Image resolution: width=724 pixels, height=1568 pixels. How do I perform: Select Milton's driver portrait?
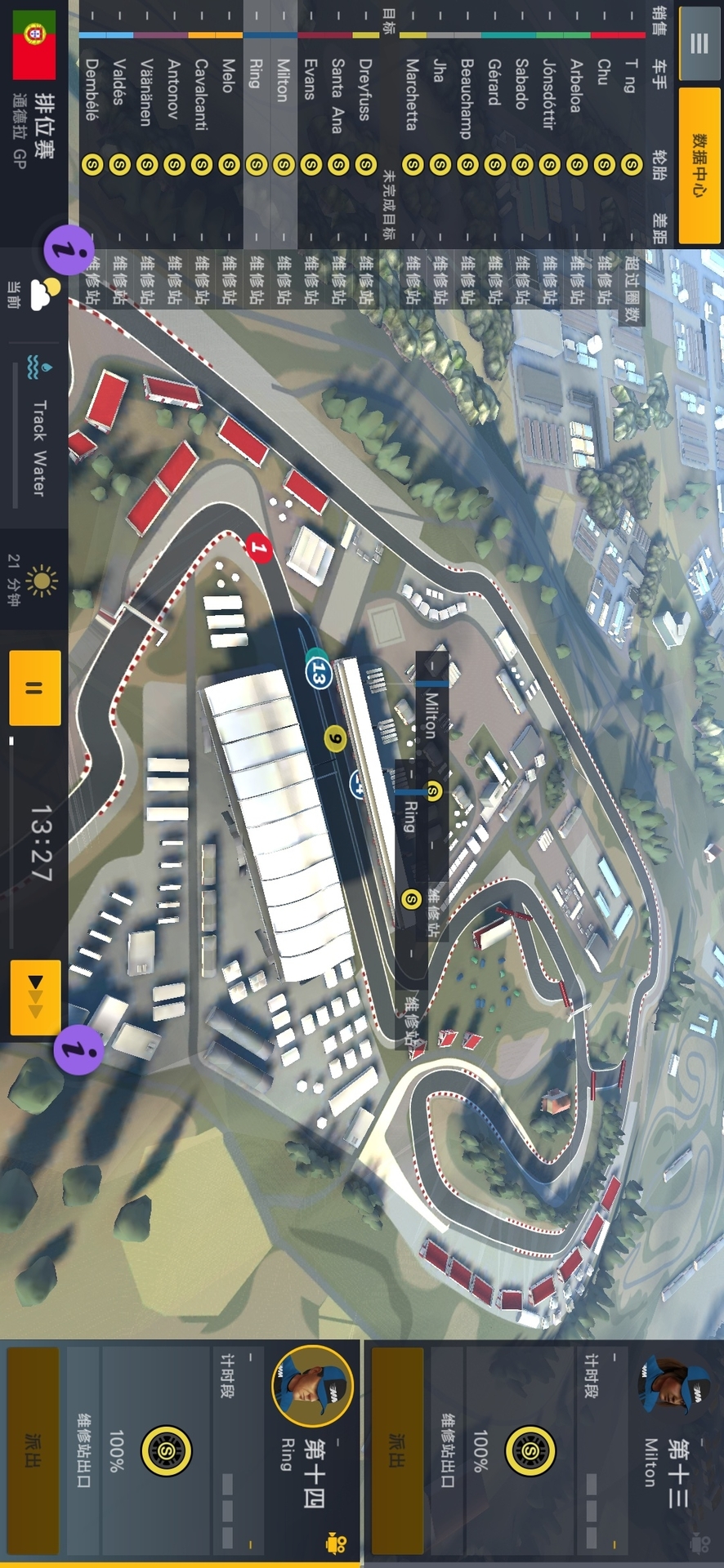point(673,1384)
